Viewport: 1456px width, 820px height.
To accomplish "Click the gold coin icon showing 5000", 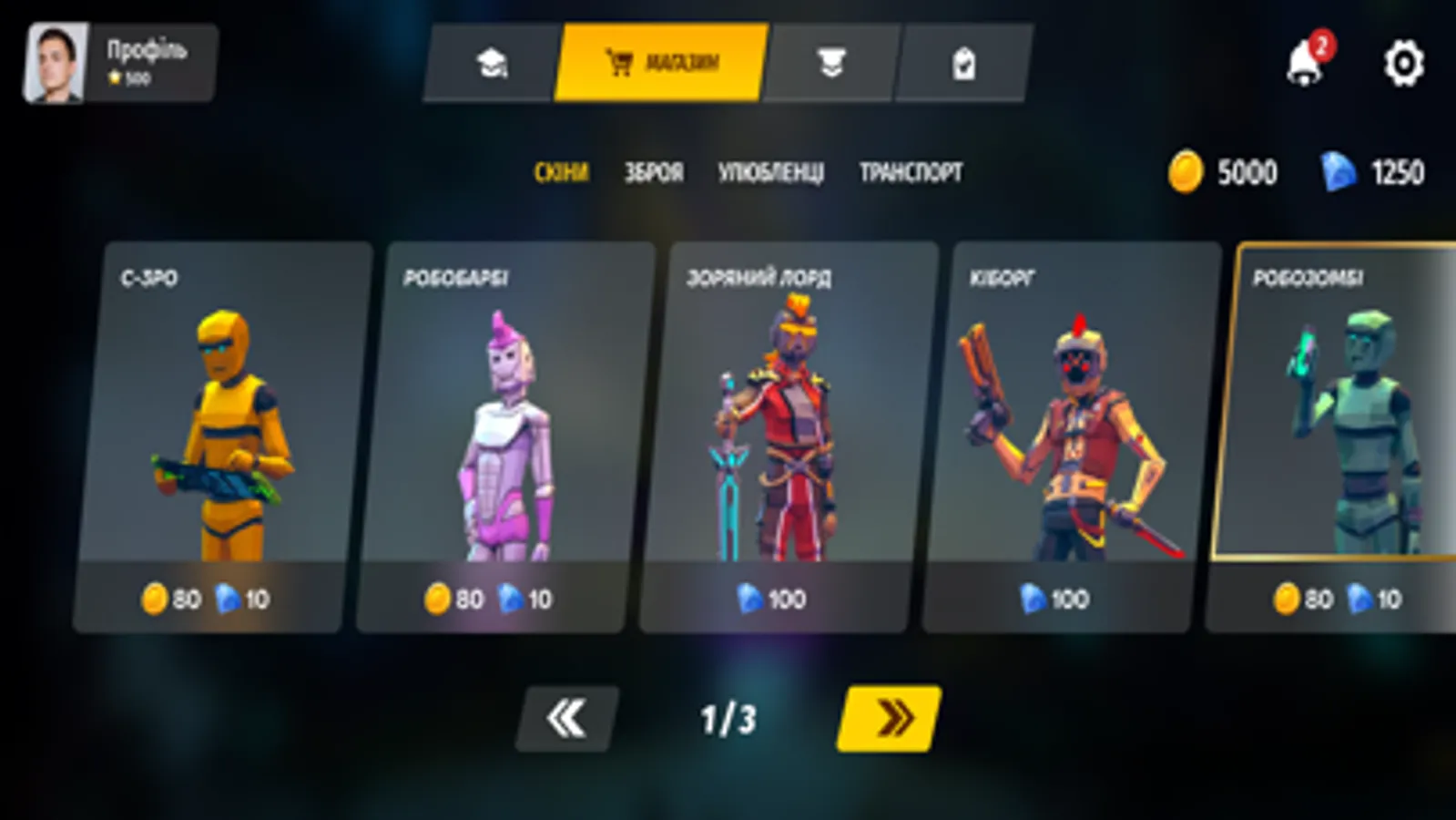I will [x=1186, y=171].
